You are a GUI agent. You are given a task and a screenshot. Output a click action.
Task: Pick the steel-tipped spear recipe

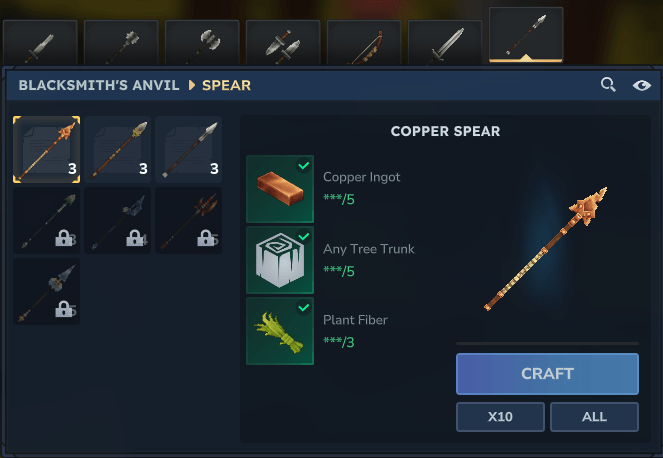188,149
